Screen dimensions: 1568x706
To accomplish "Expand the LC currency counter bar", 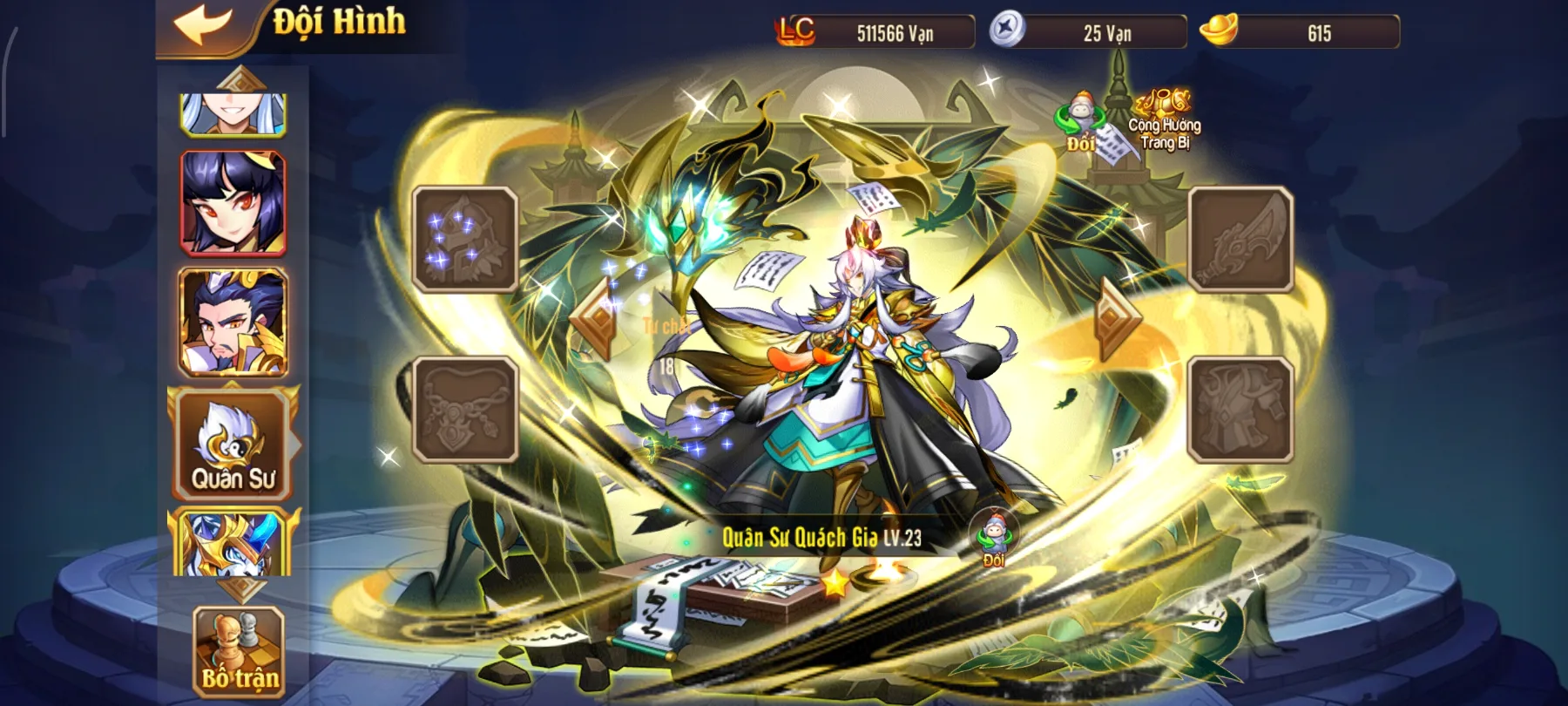I will point(871,33).
